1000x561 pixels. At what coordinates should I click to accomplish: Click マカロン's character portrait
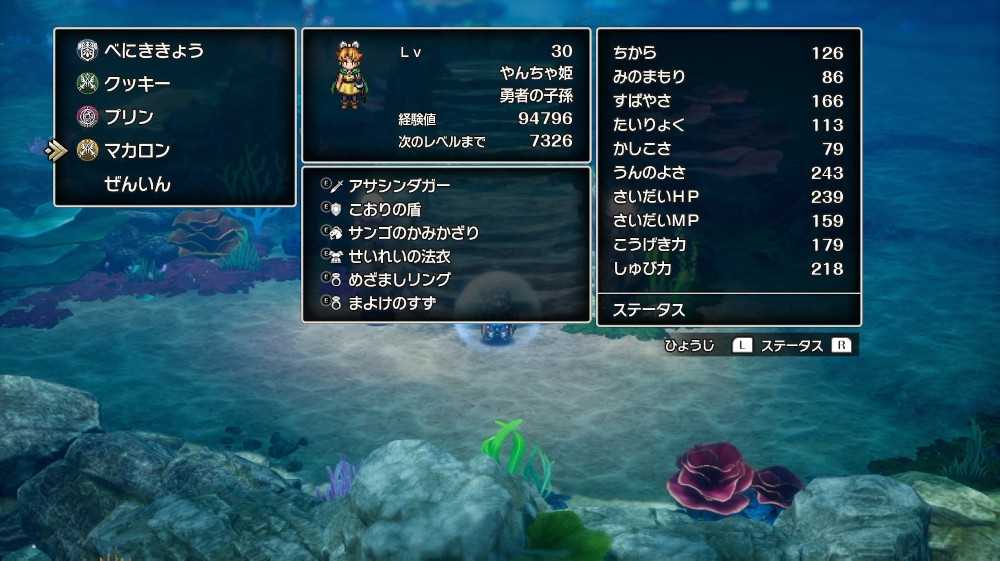352,79
